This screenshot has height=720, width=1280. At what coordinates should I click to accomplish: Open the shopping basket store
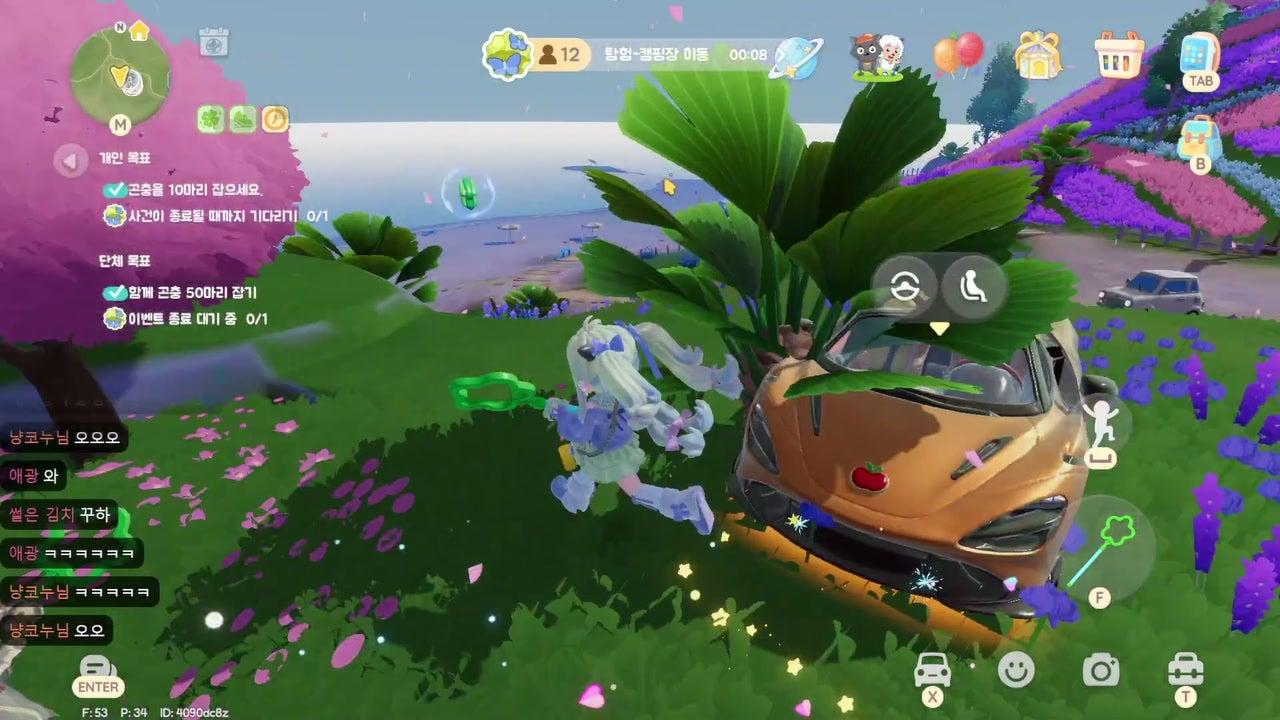click(x=1119, y=54)
